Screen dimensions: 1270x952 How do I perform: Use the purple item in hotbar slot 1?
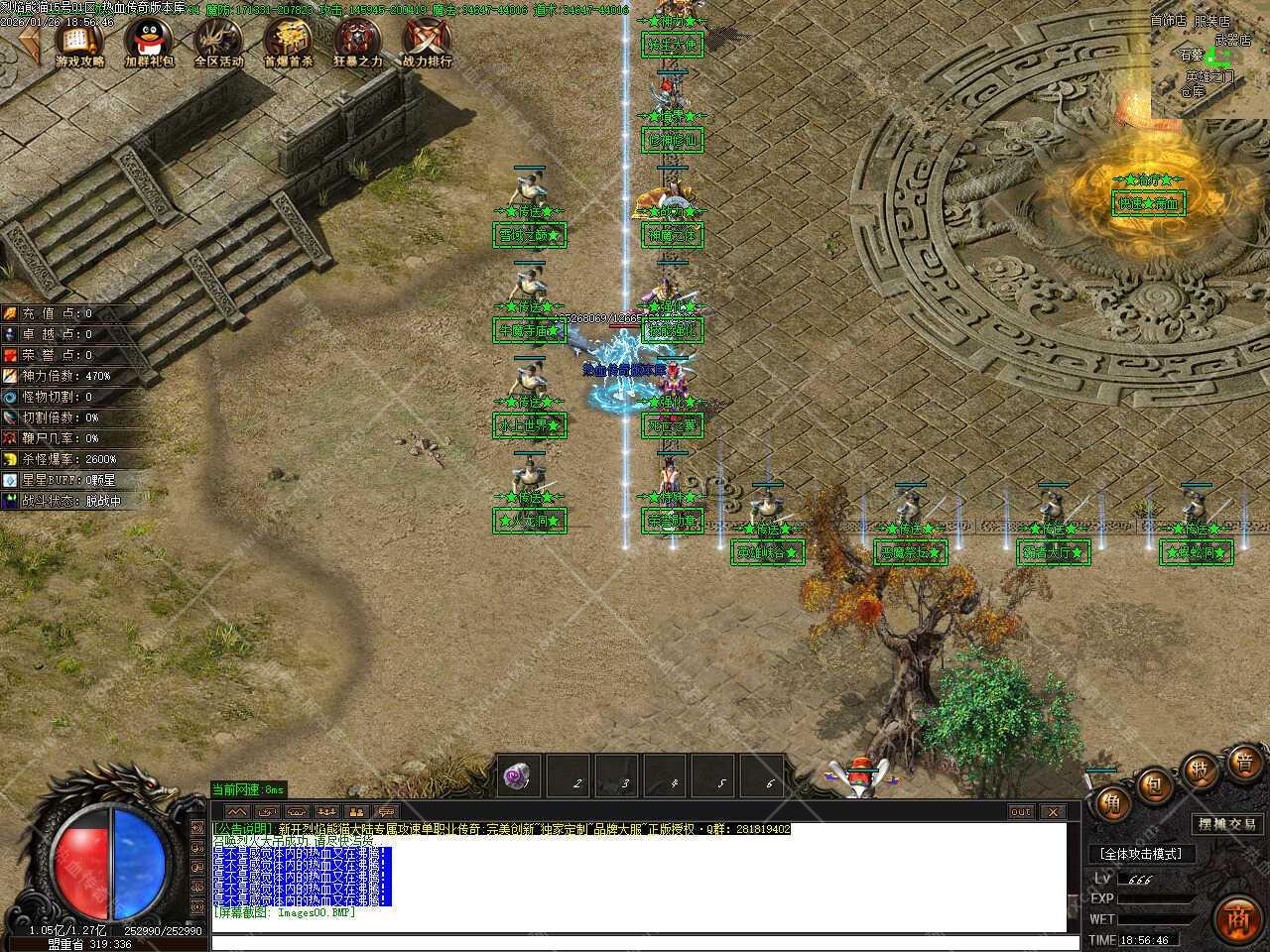click(517, 775)
